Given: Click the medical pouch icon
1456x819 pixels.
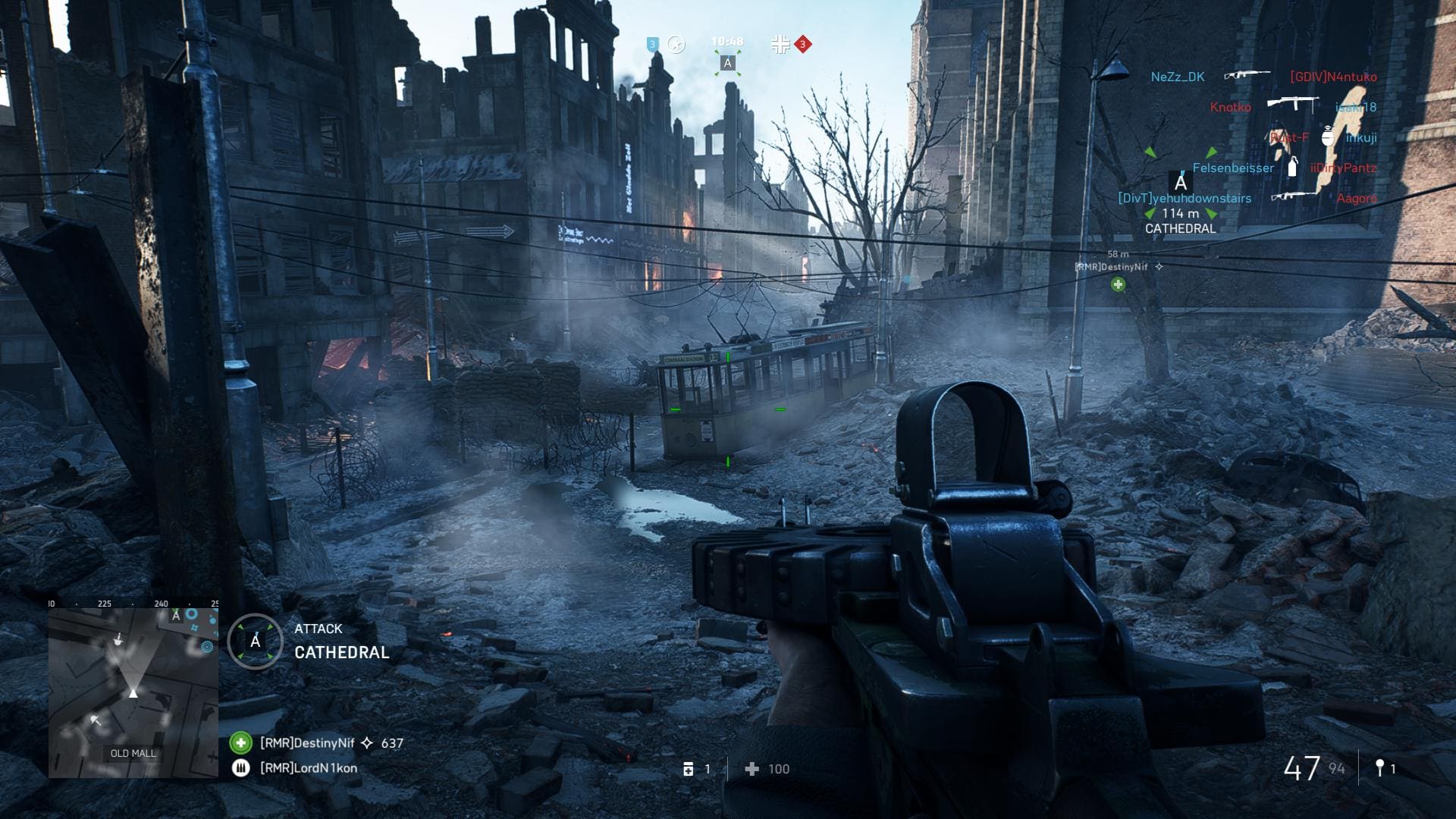Looking at the screenshot, I should (x=689, y=769).
